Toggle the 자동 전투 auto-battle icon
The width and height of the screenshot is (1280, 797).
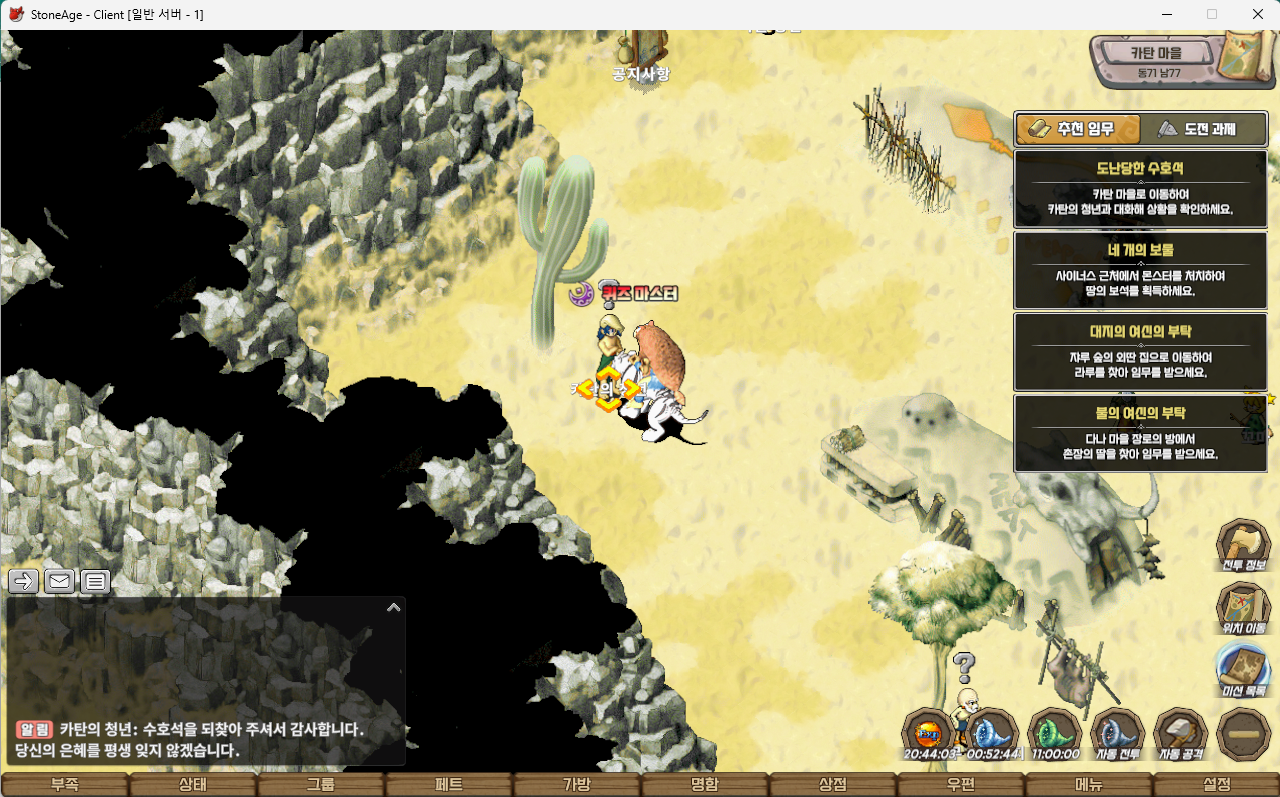click(x=1117, y=733)
